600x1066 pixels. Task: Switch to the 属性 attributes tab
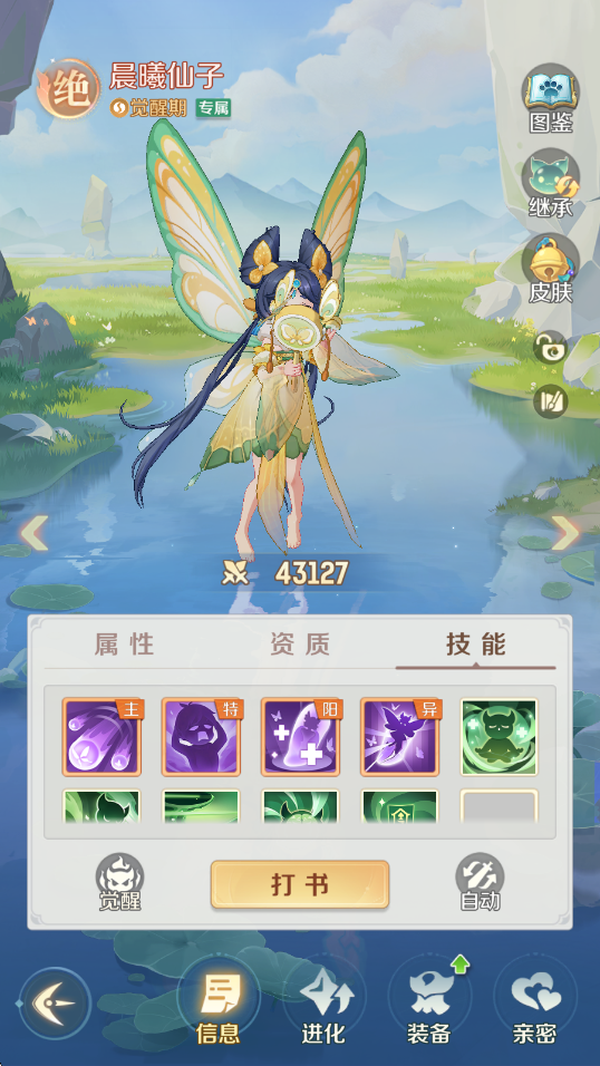125,645
